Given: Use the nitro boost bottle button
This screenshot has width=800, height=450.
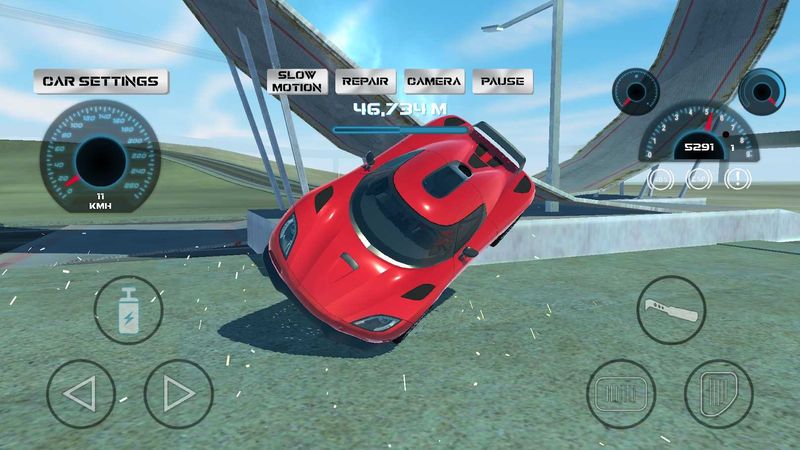Looking at the screenshot, I should [x=129, y=310].
